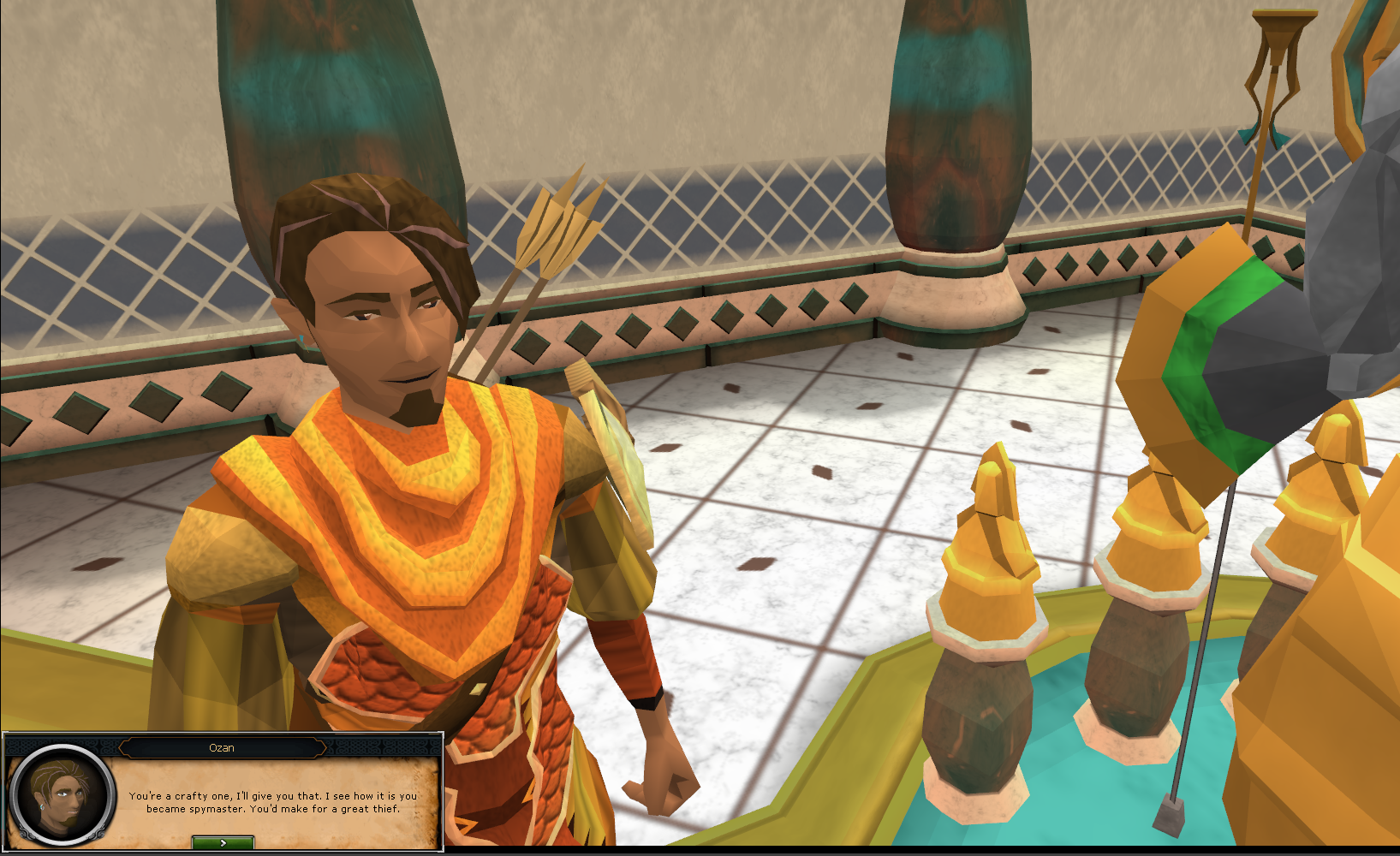The width and height of the screenshot is (1400, 856).
Task: Click a marble floor tile
Action: (x=822, y=471)
